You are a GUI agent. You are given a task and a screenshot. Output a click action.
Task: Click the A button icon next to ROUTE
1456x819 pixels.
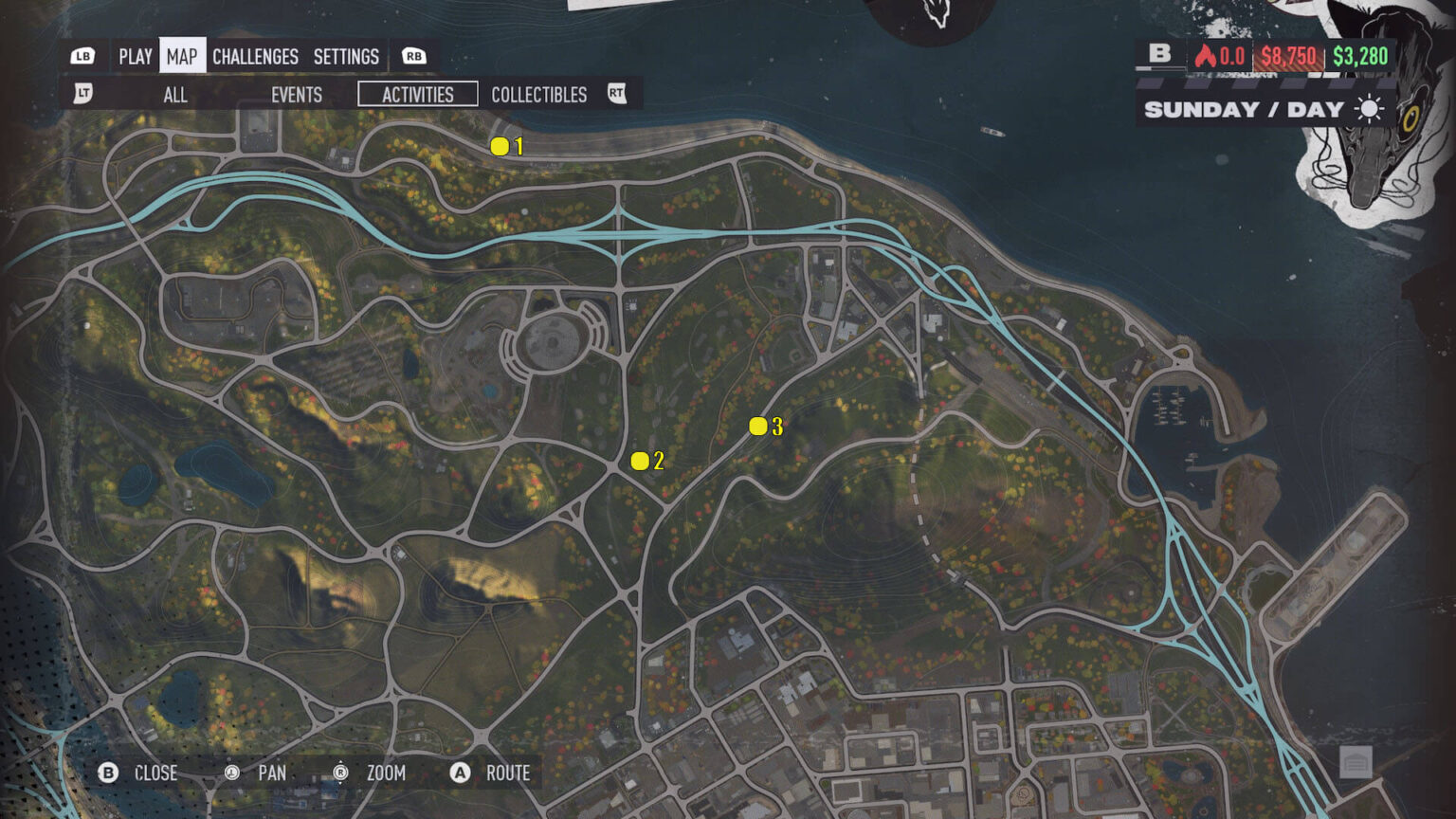click(462, 773)
